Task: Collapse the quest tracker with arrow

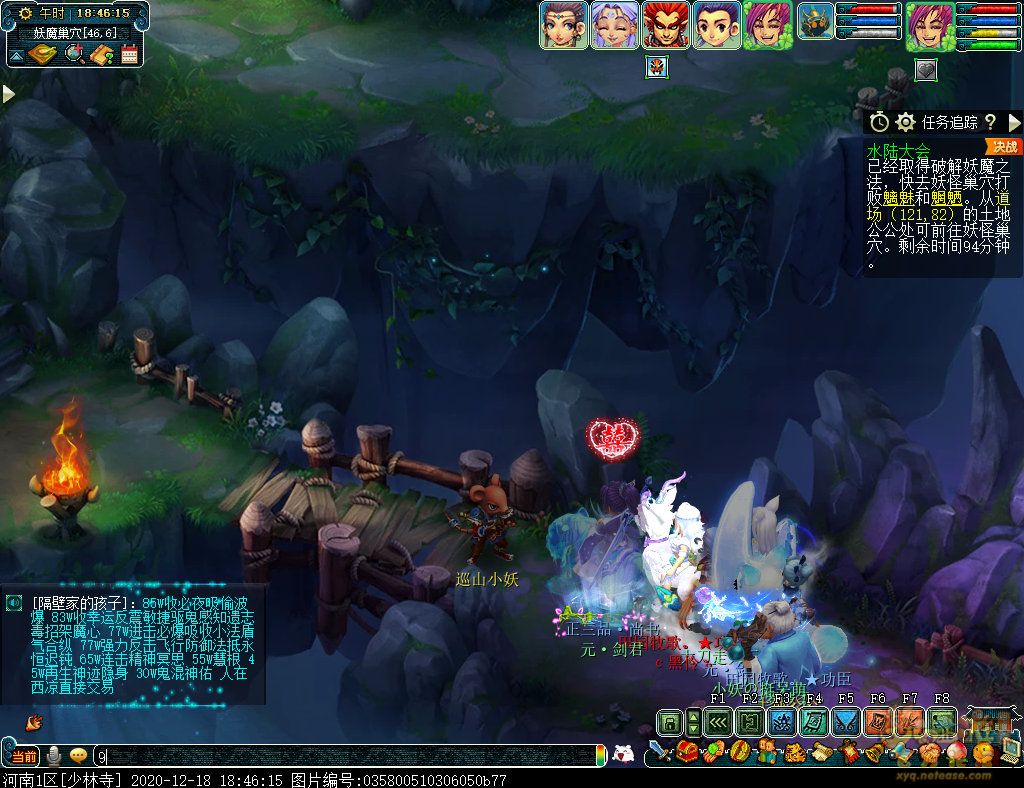Action: (1014, 122)
